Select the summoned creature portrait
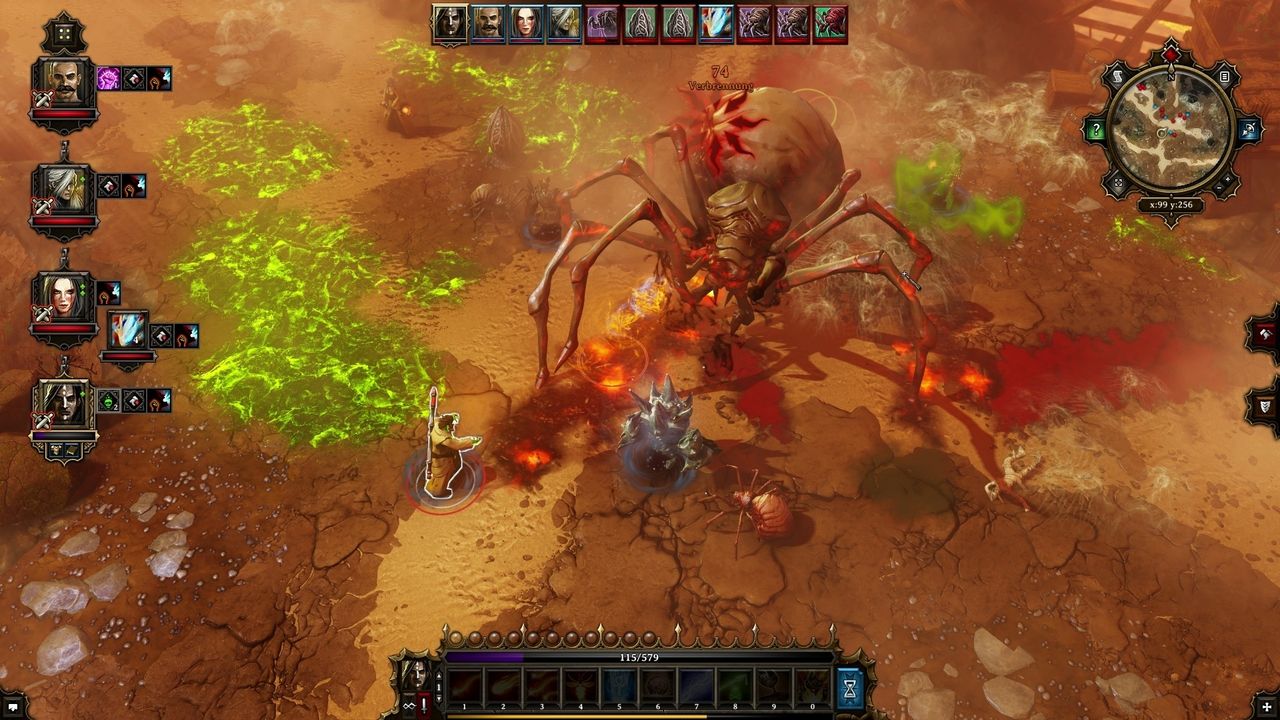This screenshot has width=1280, height=720. click(x=128, y=330)
